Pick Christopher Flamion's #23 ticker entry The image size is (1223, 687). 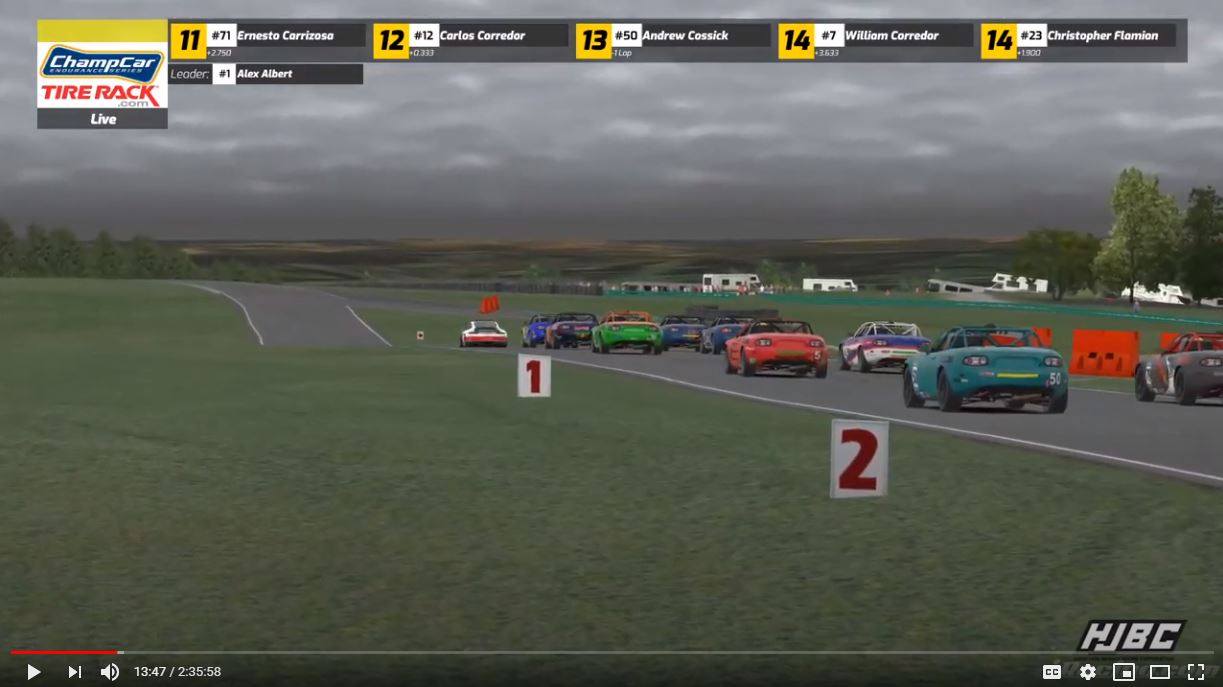[x=1078, y=40]
